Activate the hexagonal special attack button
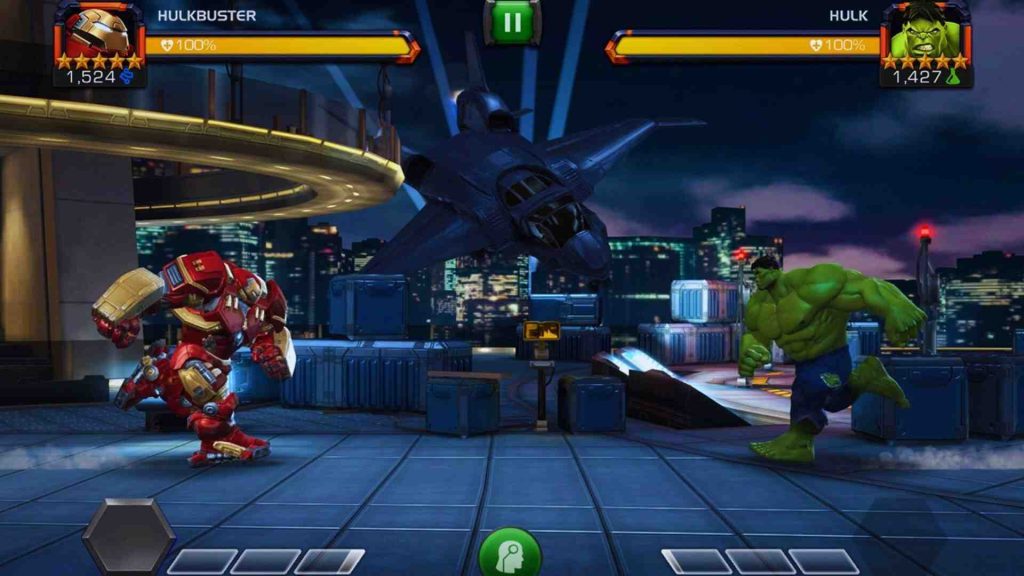This screenshot has height=576, width=1024. tap(128, 535)
